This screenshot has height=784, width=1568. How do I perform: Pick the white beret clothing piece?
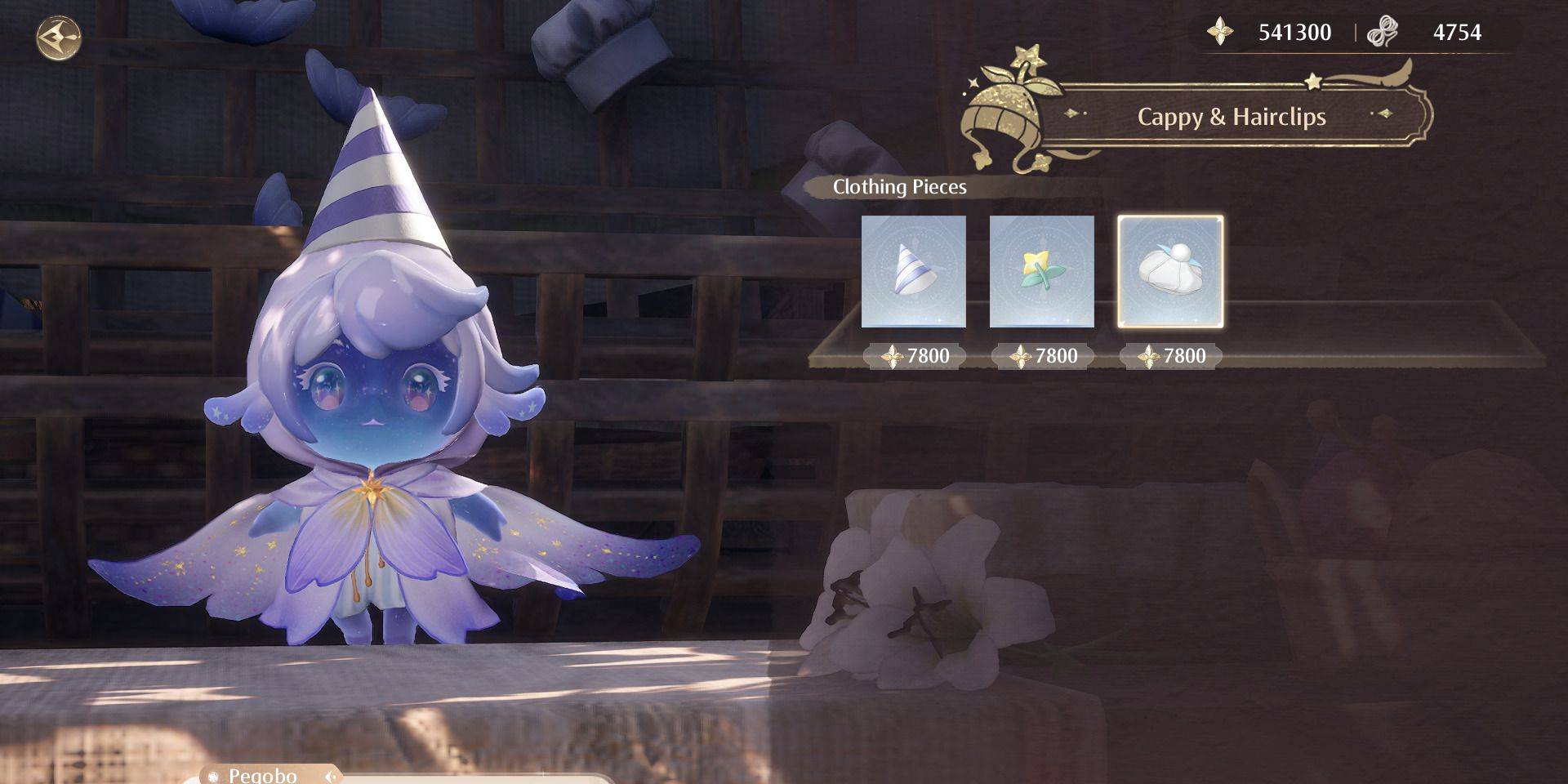[1169, 271]
